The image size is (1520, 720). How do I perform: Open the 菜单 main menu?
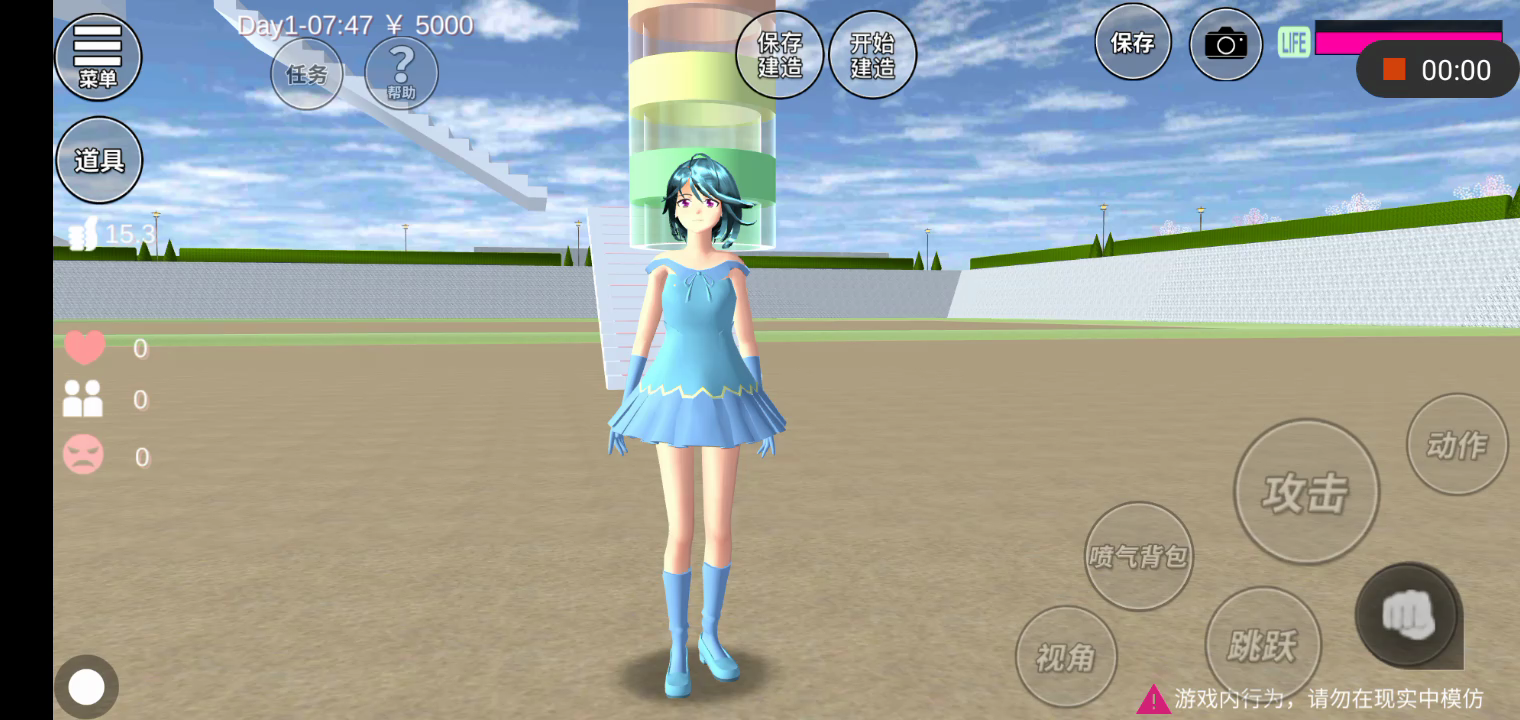point(97,57)
